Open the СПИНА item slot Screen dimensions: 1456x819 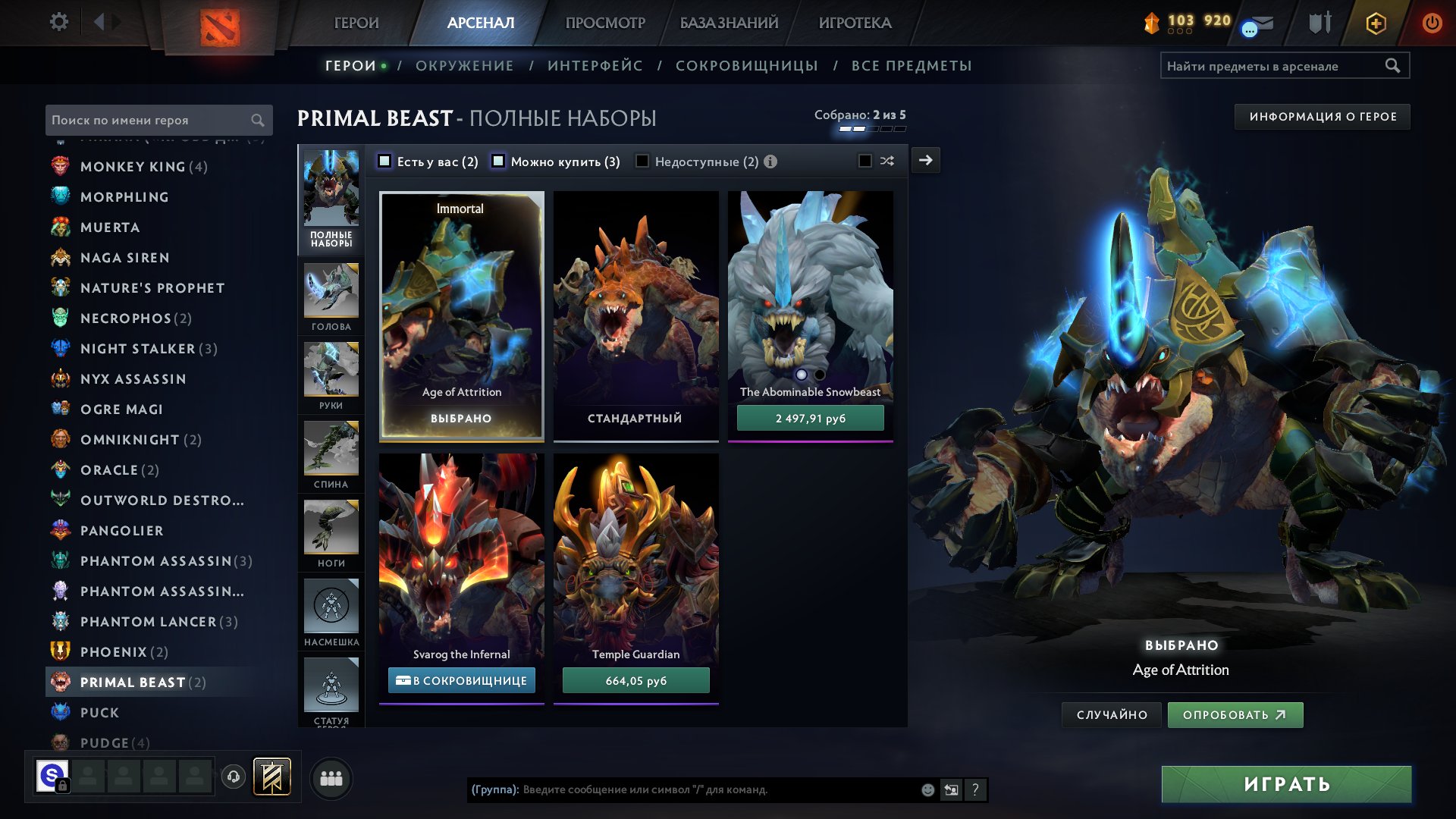coord(331,453)
